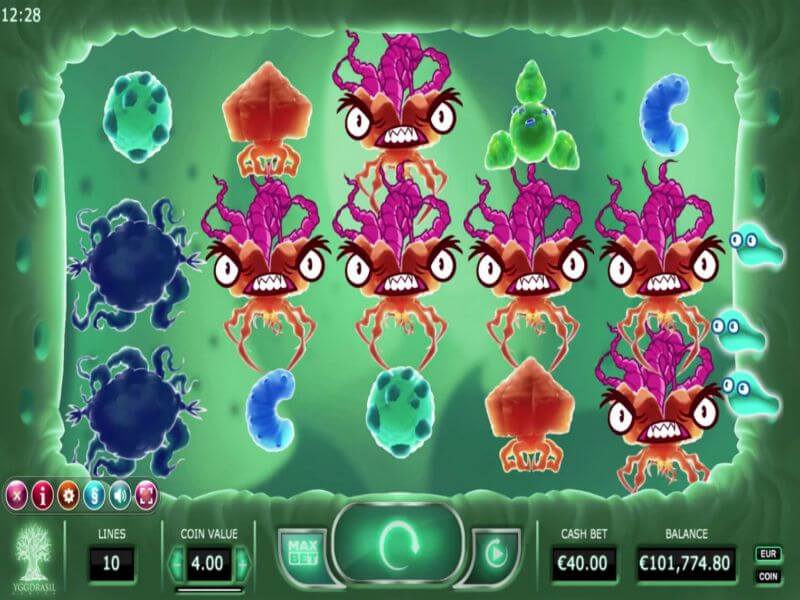Toggle fullscreen mode with the pink expand icon

click(x=146, y=493)
